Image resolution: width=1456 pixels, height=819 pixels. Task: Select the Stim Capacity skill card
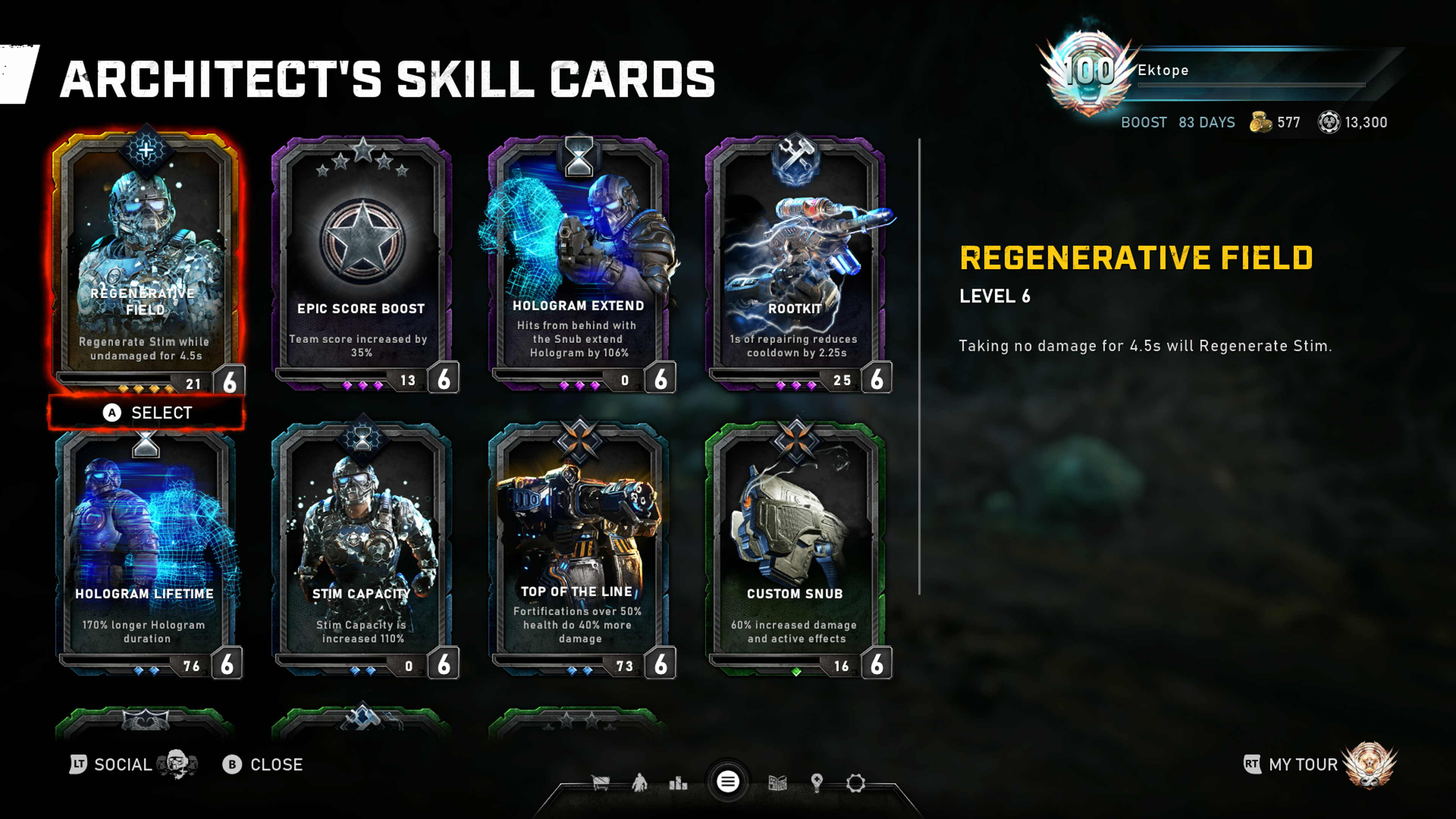(x=362, y=548)
